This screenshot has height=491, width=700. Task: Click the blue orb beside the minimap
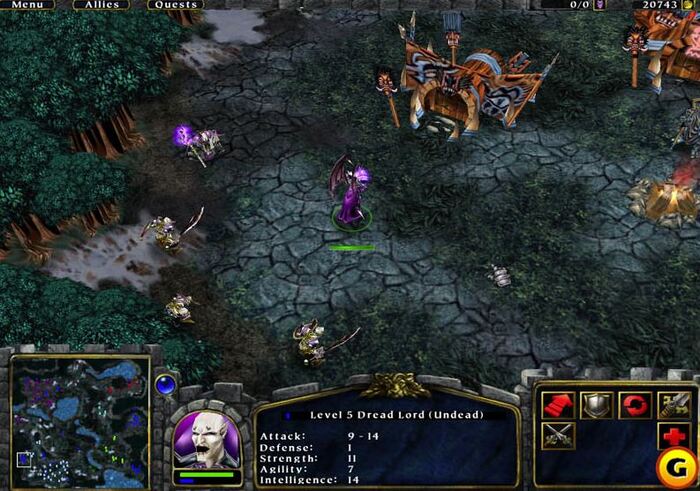coord(166,383)
